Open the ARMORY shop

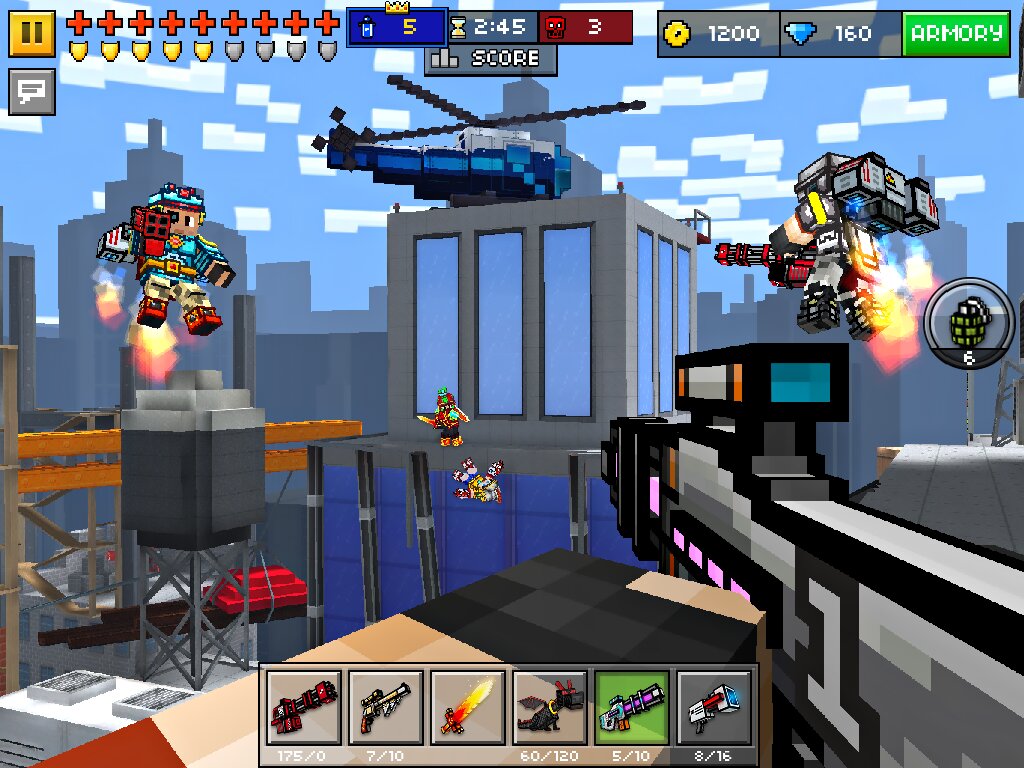tap(956, 34)
